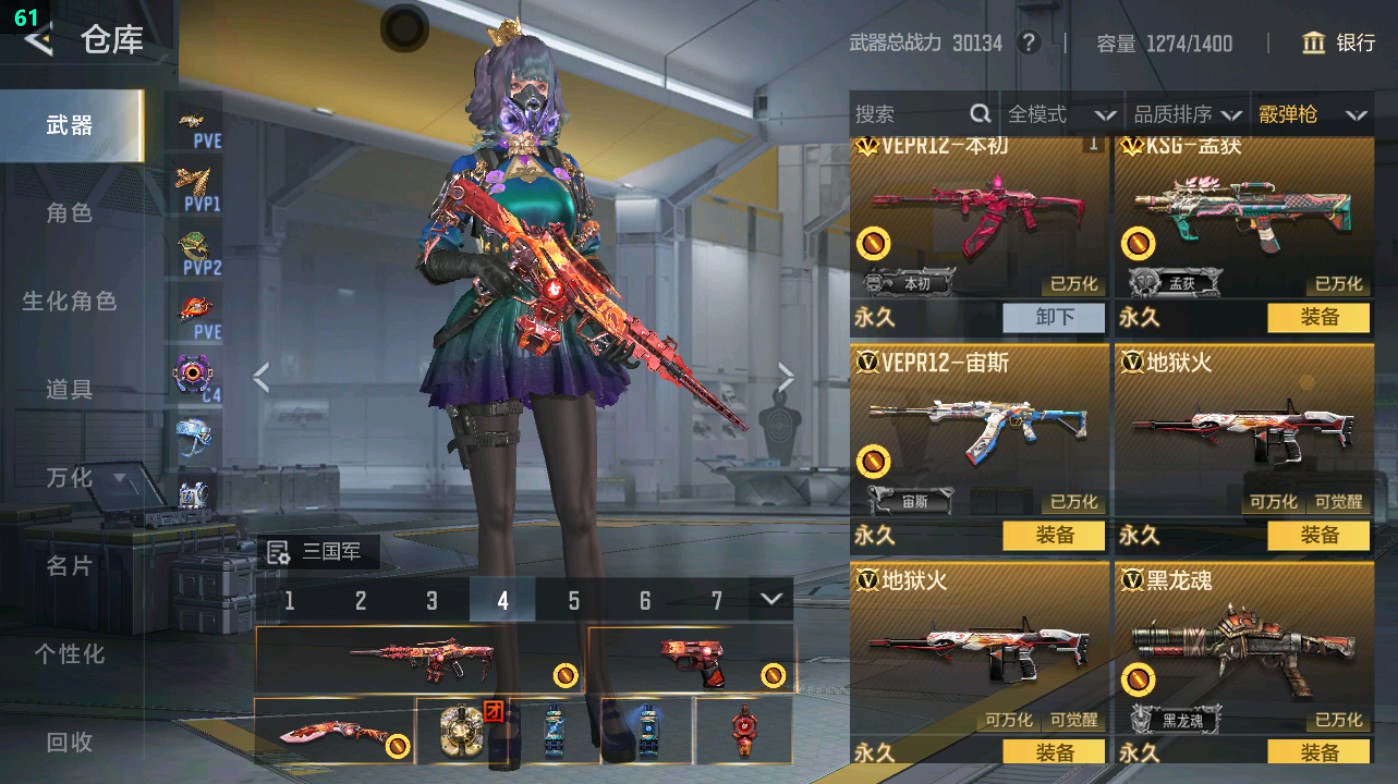1398x784 pixels.
Task: Go back using the arrow beside 仓库
Action: click(x=38, y=40)
